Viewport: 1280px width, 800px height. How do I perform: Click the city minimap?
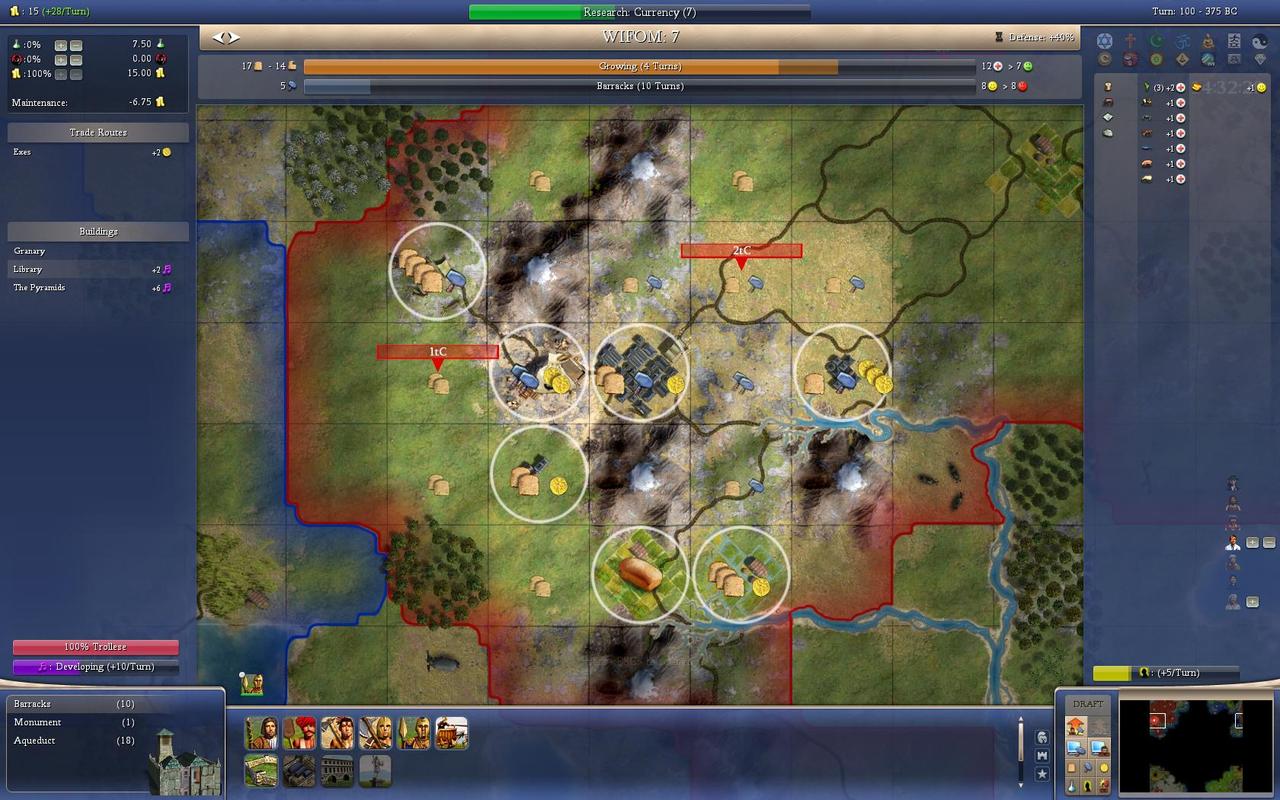point(1195,744)
